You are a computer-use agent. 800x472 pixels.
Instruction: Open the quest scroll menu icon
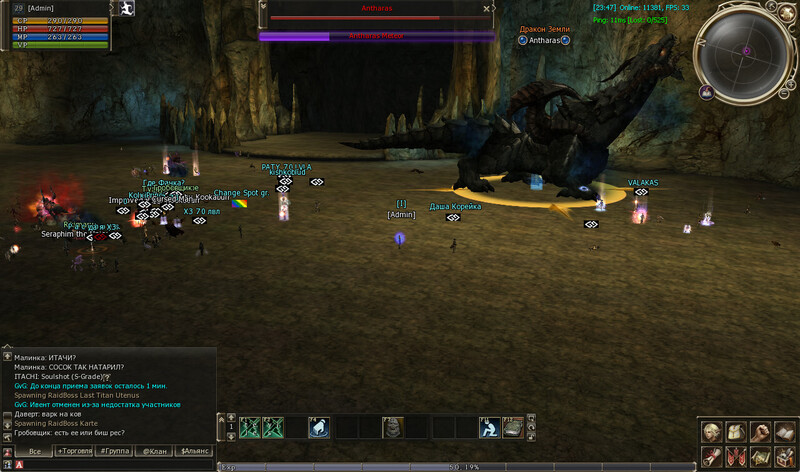click(711, 456)
